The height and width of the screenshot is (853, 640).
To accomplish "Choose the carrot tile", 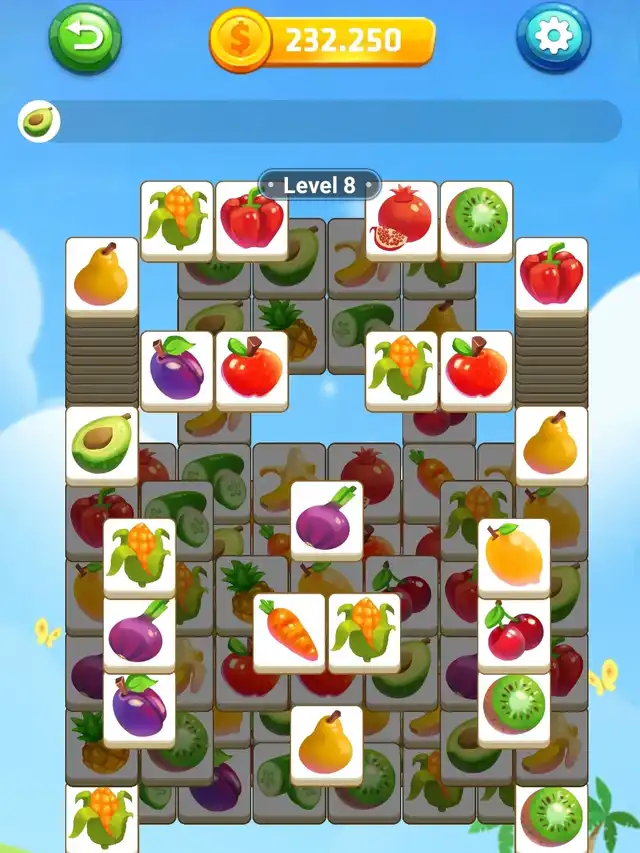I will [289, 630].
